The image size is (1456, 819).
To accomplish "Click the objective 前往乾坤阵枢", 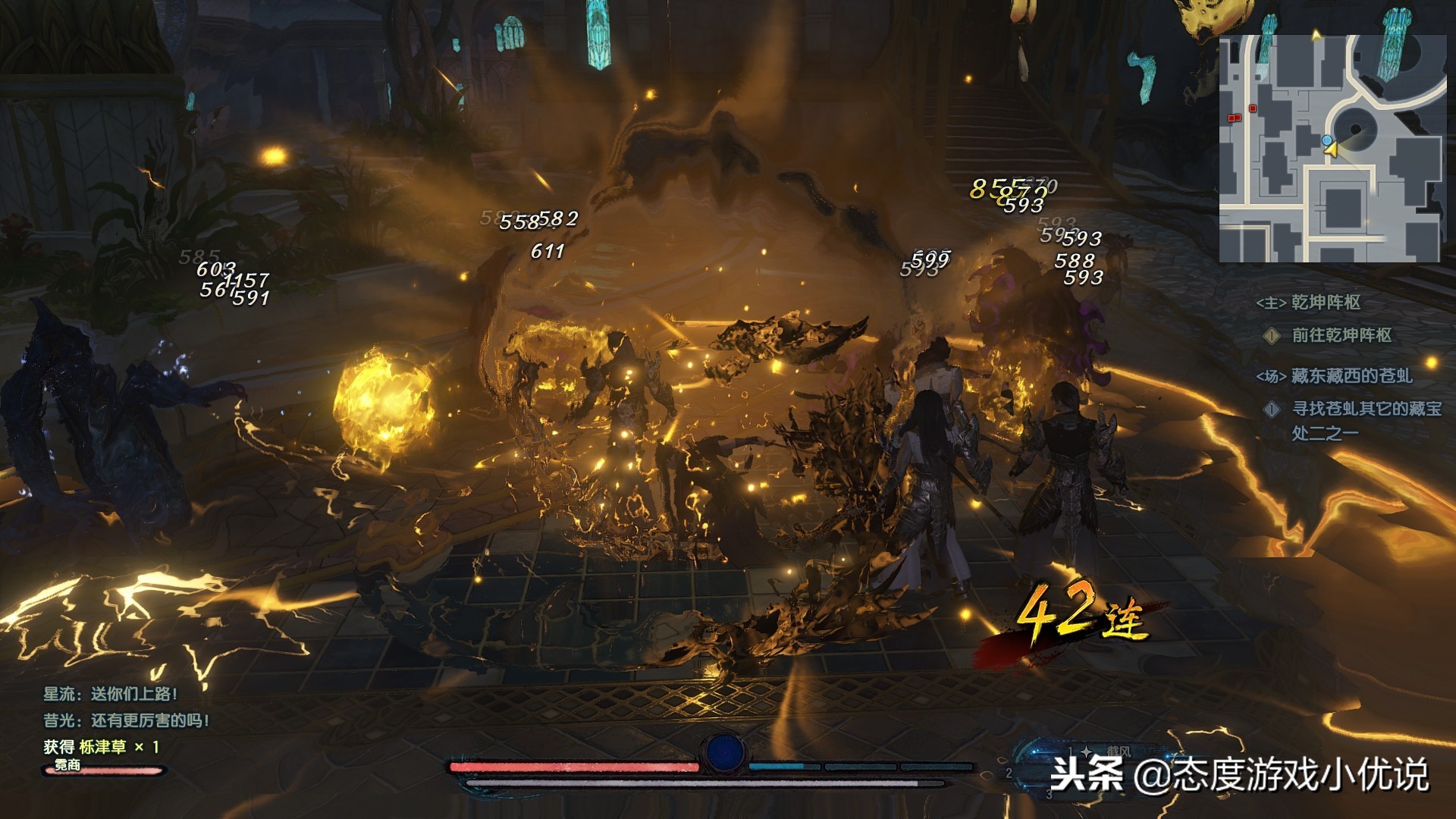I will 1341,335.
